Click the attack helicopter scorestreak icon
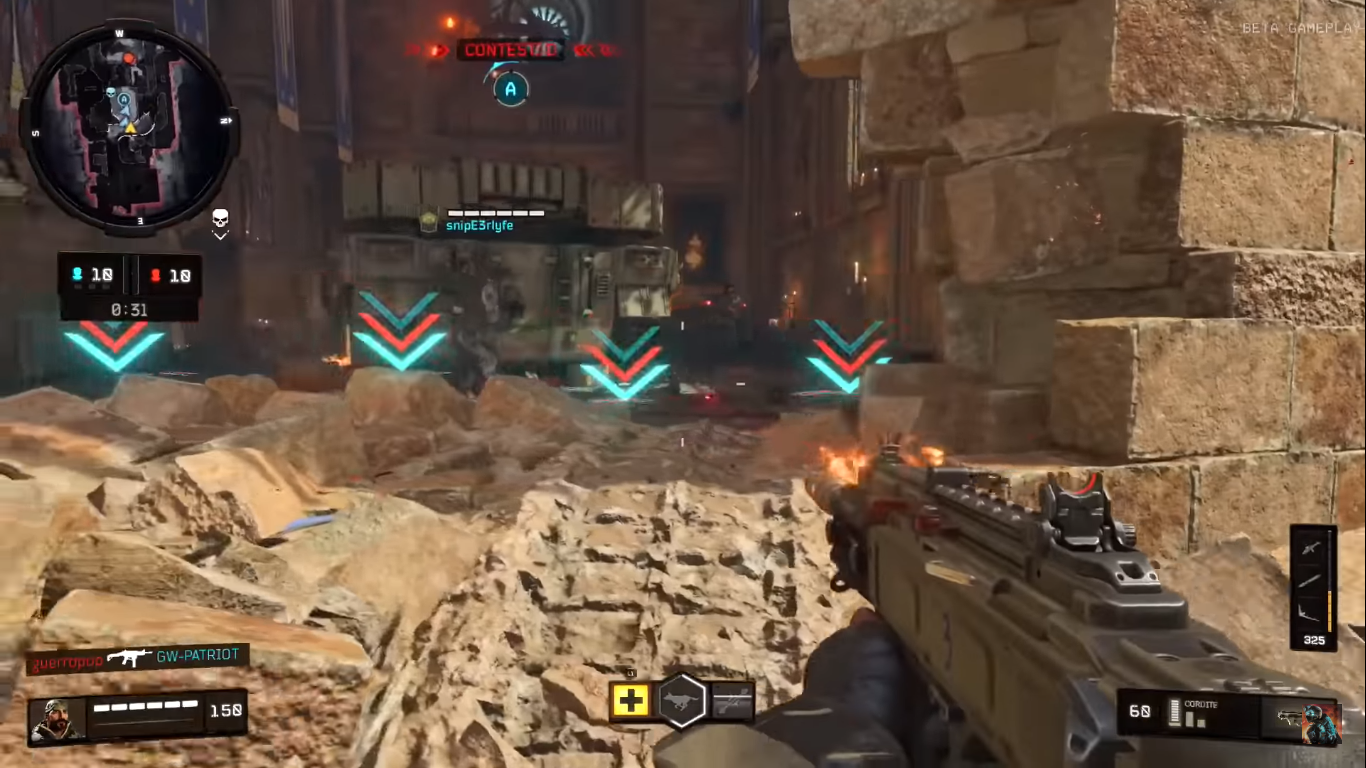The height and width of the screenshot is (768, 1366). point(1313,547)
